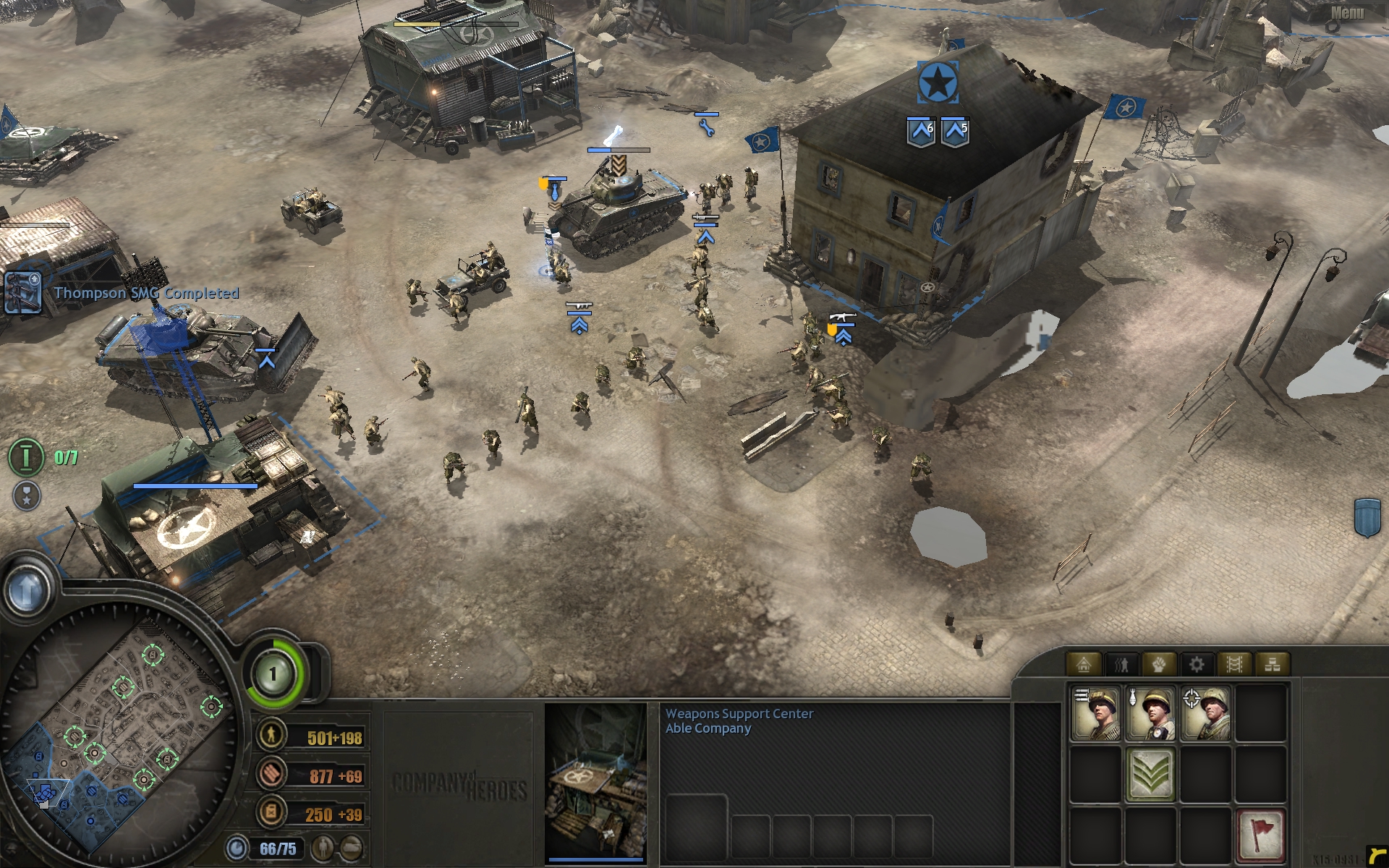Viewport: 1389px width, 868px height.
Task: Click the Thompson SMG Completed notification icon
Action: [22, 292]
